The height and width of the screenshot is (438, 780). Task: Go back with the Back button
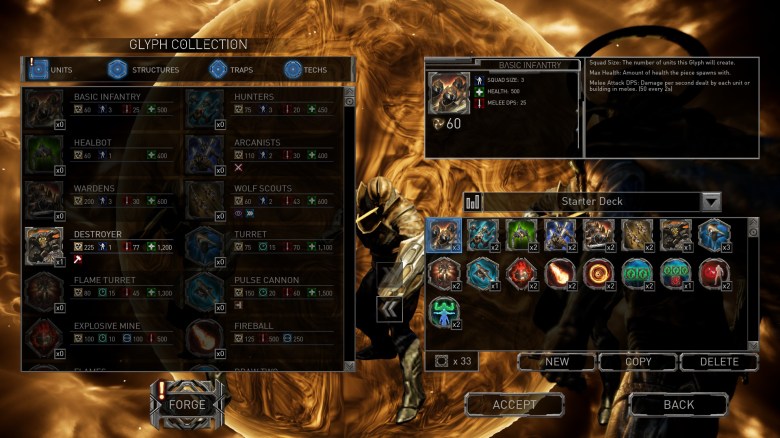click(679, 405)
